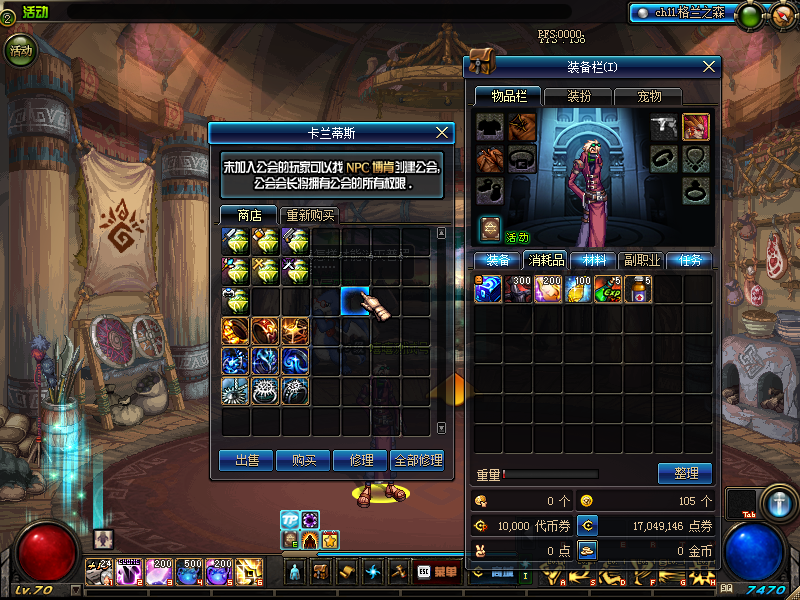Repair everything with 全部修理

coord(417,460)
